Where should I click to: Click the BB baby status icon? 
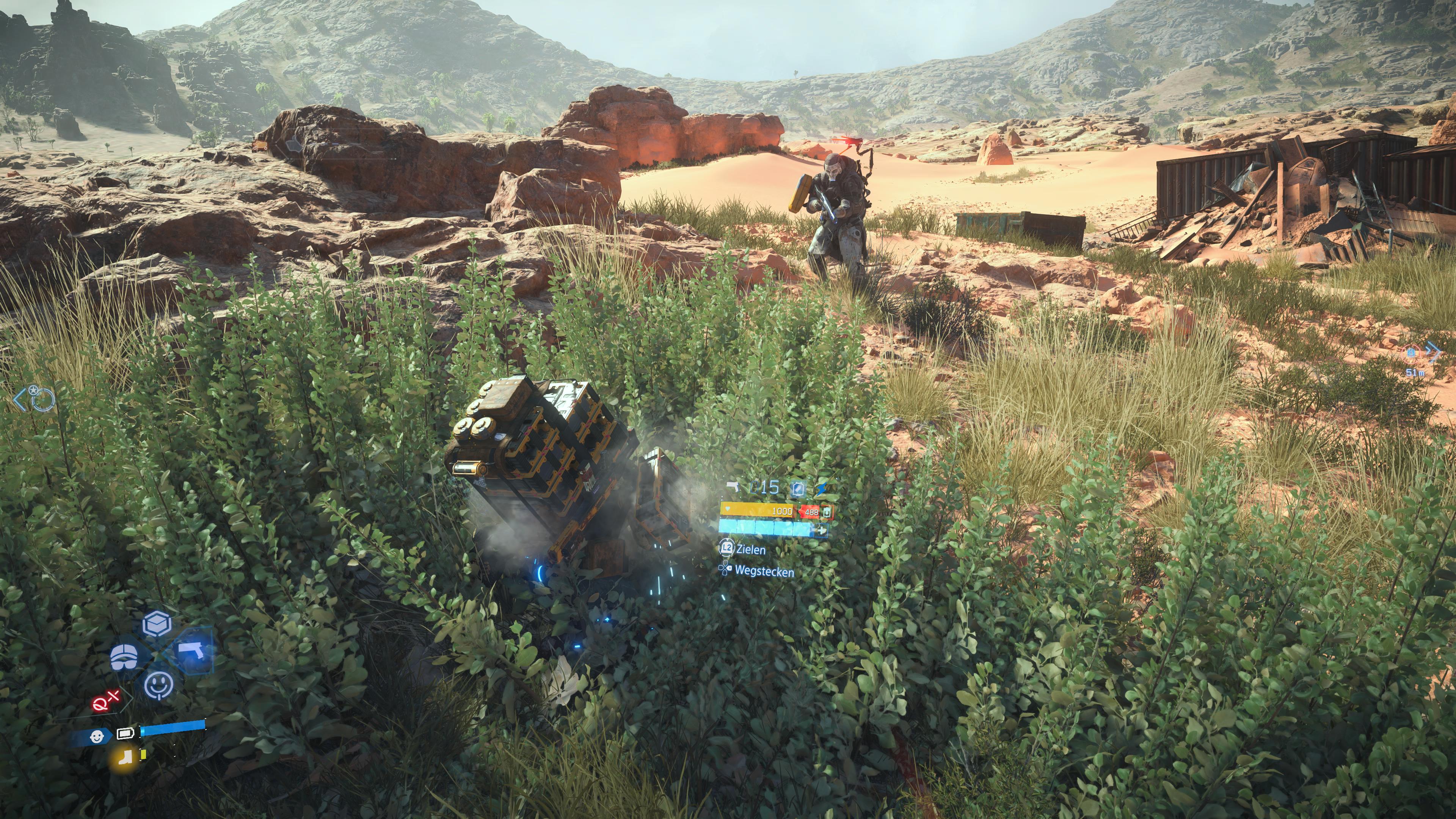point(97,737)
